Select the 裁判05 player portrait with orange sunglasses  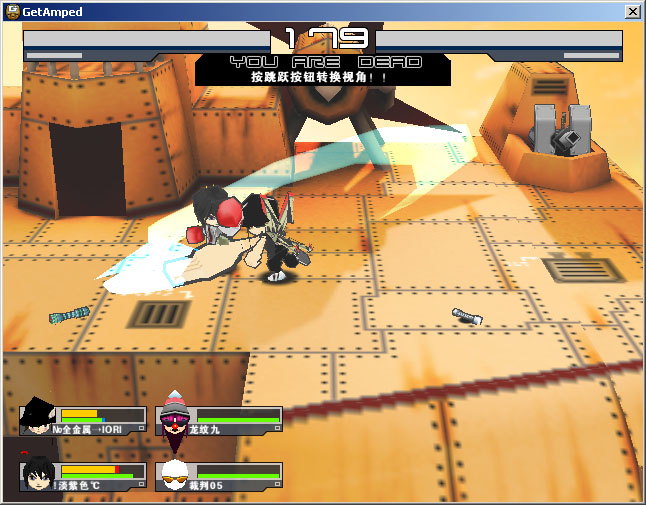tap(174, 474)
